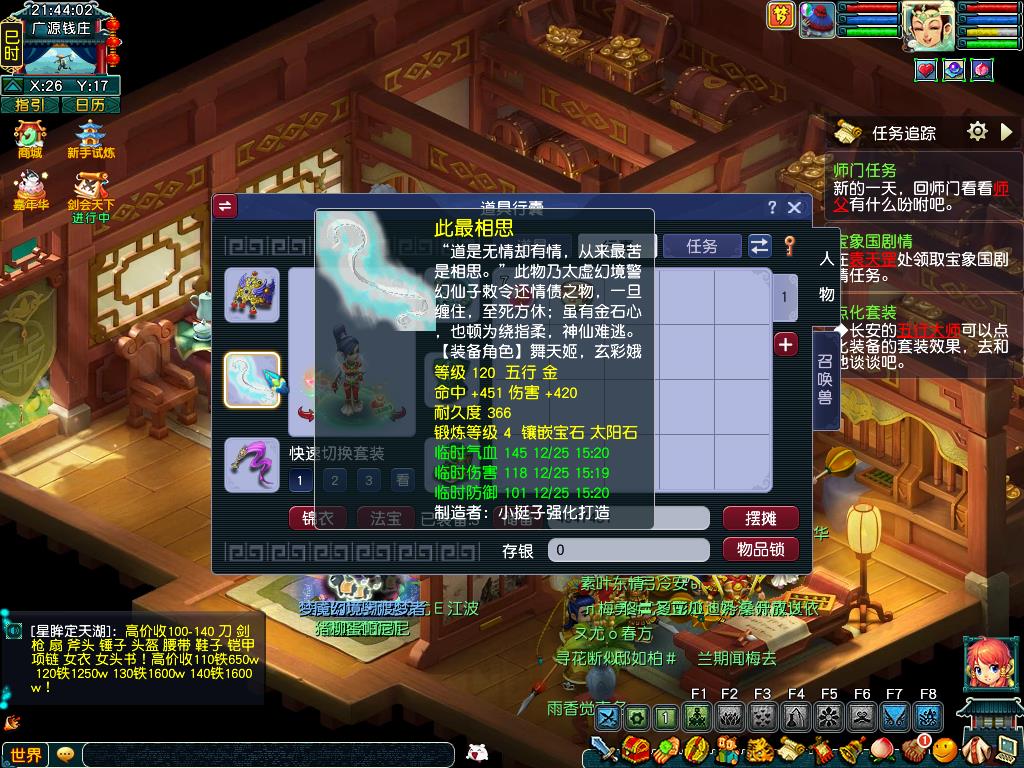Open the 新手试炼 newbie trial icon
The height and width of the screenshot is (768, 1024).
tap(91, 140)
